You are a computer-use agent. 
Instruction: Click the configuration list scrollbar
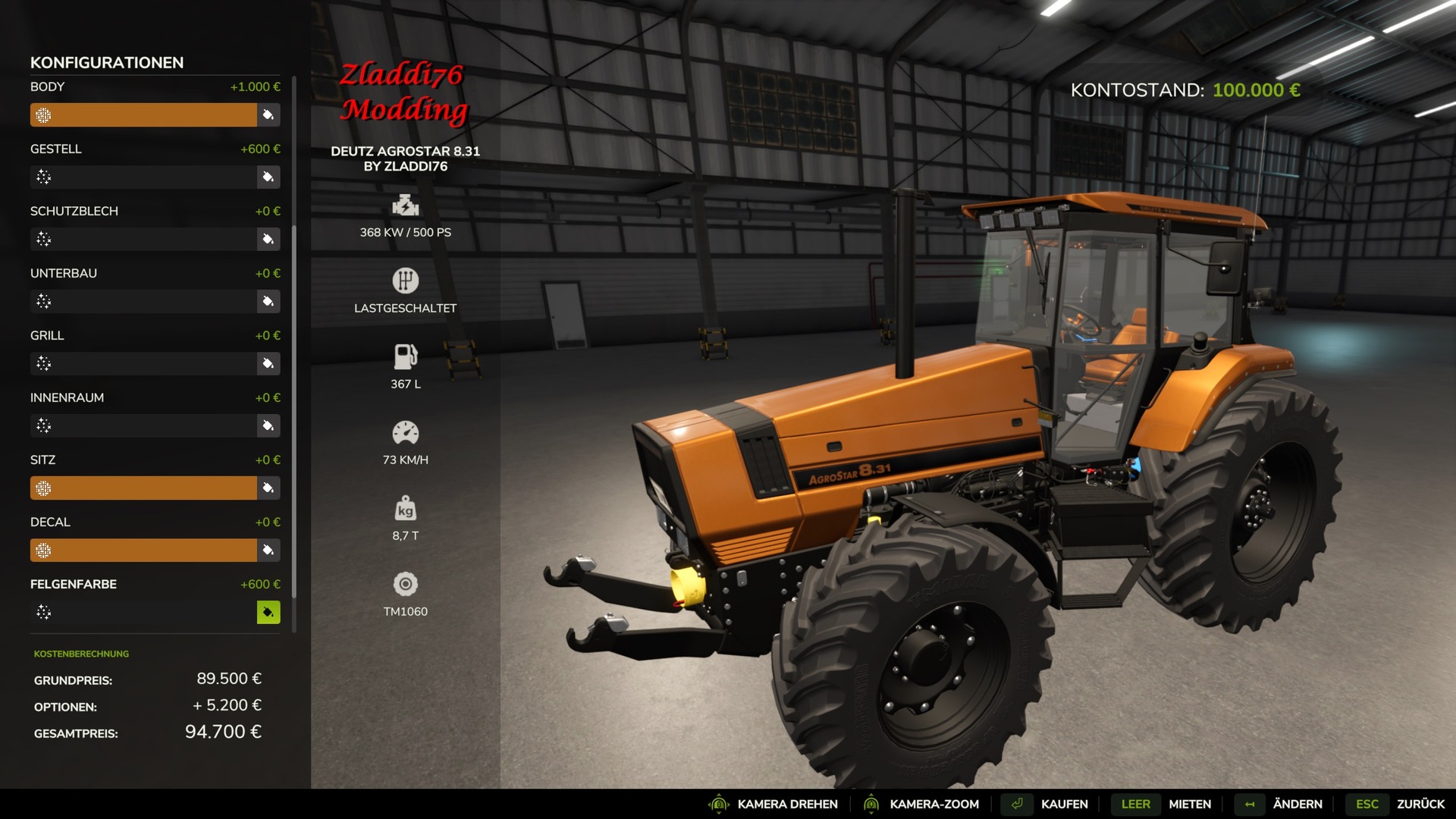tap(294, 341)
